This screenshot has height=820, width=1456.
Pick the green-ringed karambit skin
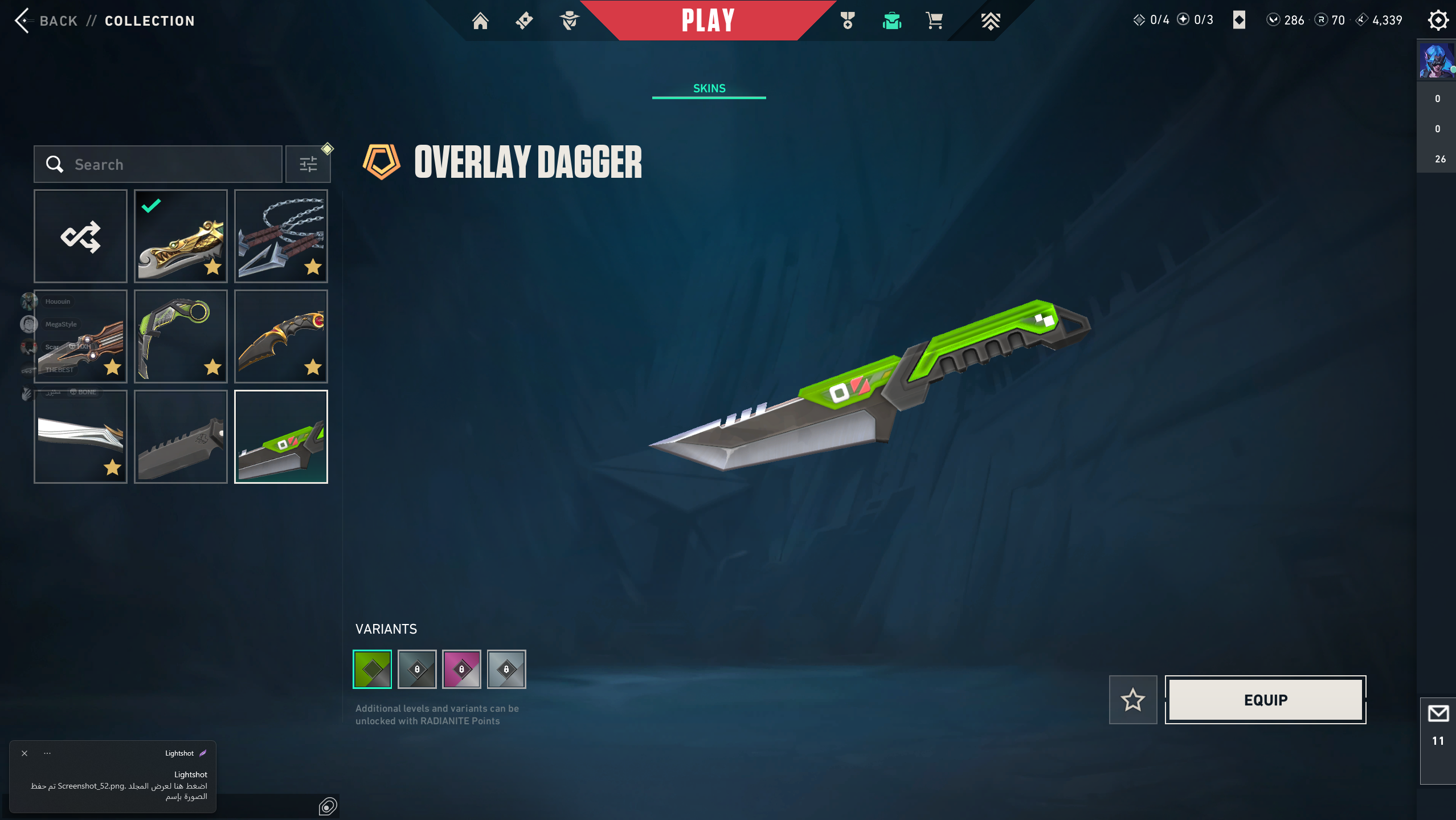(181, 337)
